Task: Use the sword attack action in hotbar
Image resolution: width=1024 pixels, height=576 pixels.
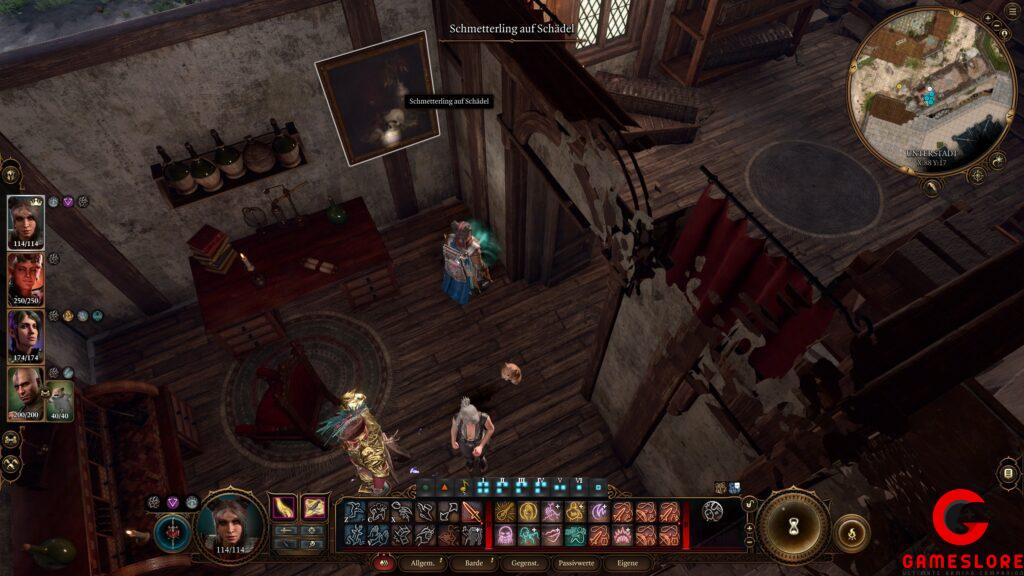Action: click(x=471, y=512)
